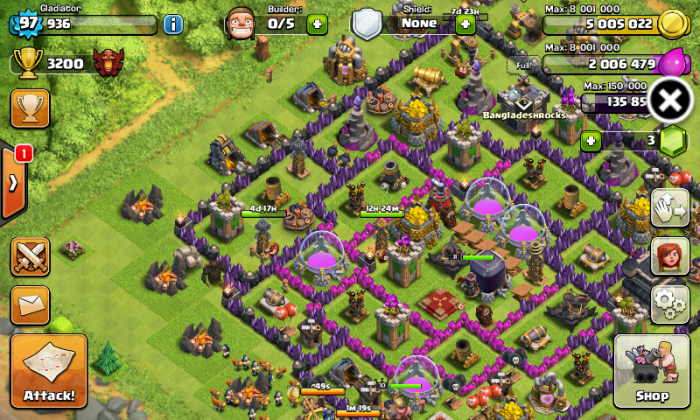This screenshot has height=420, width=700.
Task: Get a shield with the plus button
Action: click(465, 24)
